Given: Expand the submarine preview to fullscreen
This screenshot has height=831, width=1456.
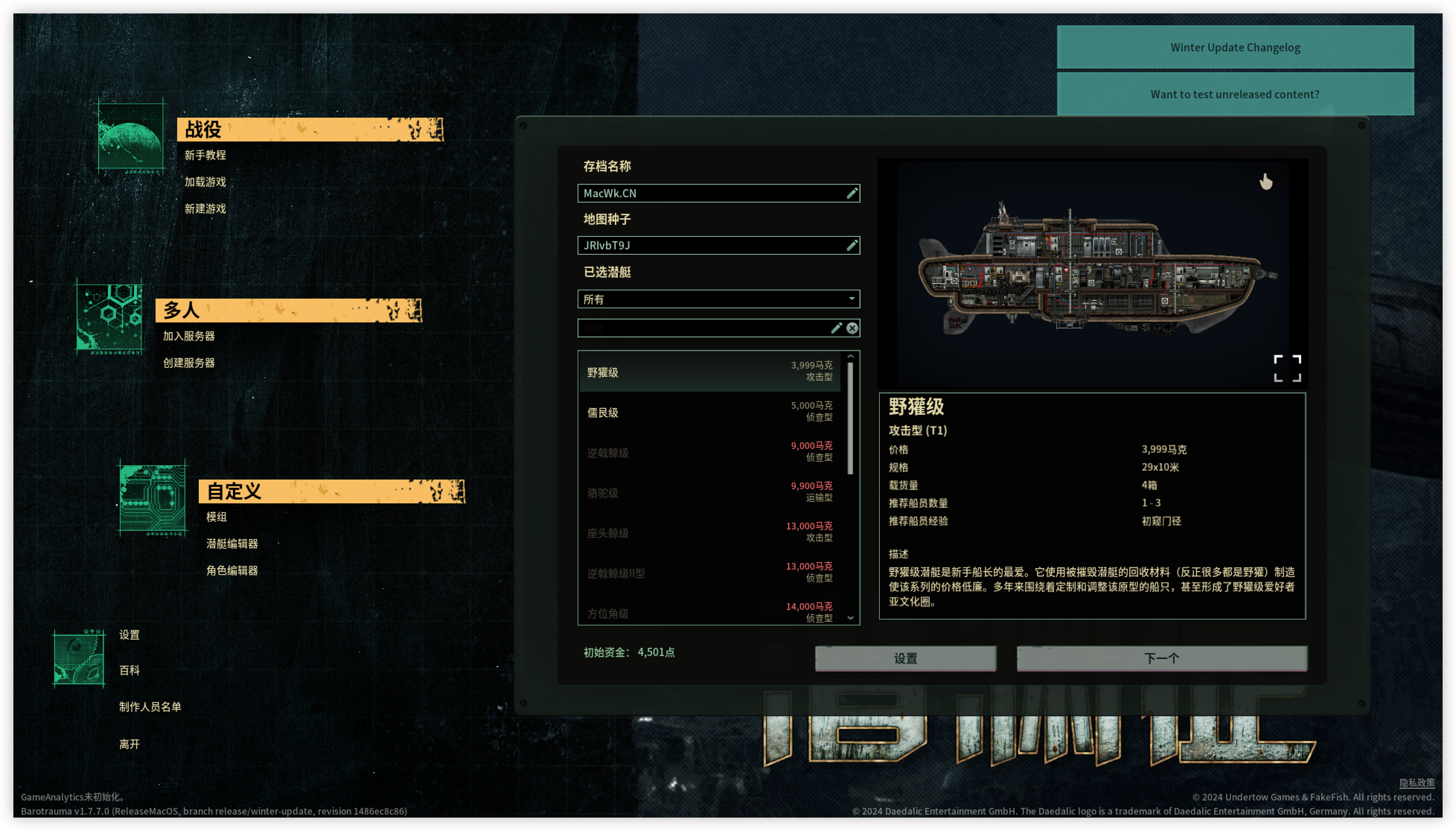Looking at the screenshot, I should click(1287, 368).
